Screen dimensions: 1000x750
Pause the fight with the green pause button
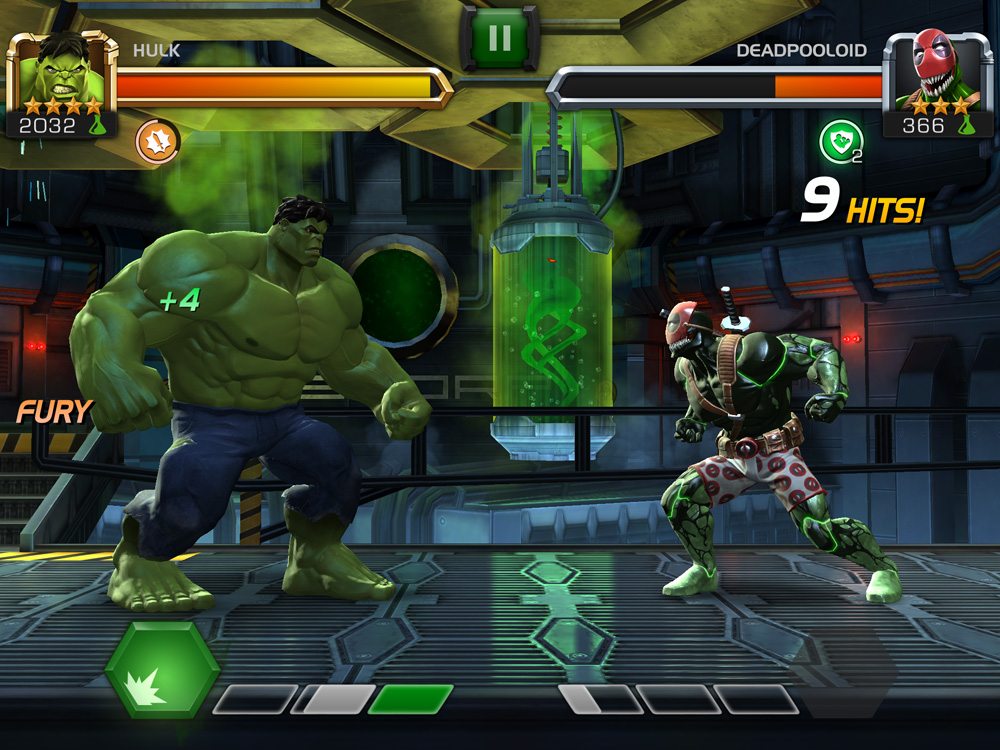click(x=499, y=38)
